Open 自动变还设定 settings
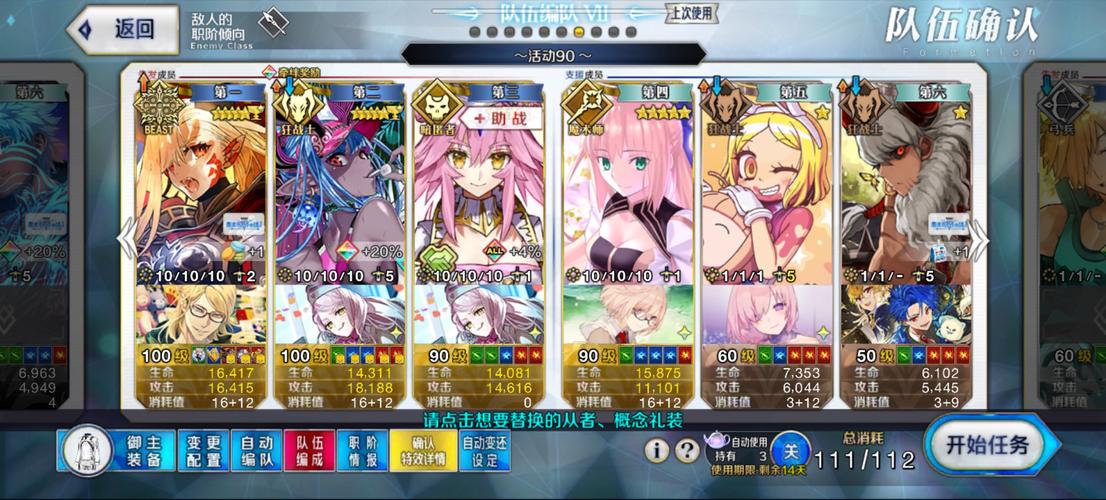This screenshot has width=1106, height=500. click(x=485, y=451)
